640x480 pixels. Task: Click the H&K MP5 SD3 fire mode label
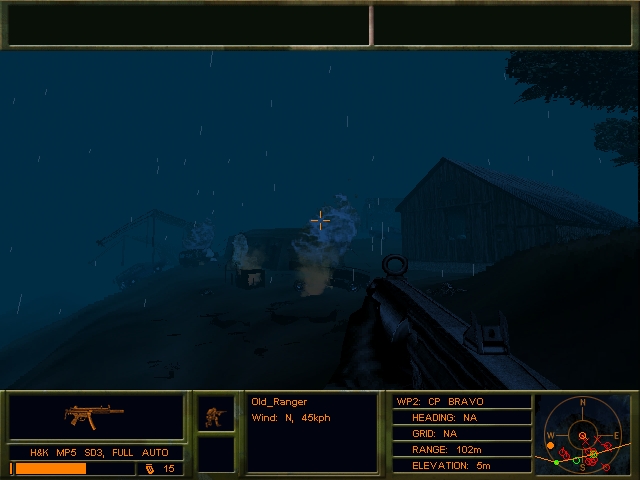point(99,453)
